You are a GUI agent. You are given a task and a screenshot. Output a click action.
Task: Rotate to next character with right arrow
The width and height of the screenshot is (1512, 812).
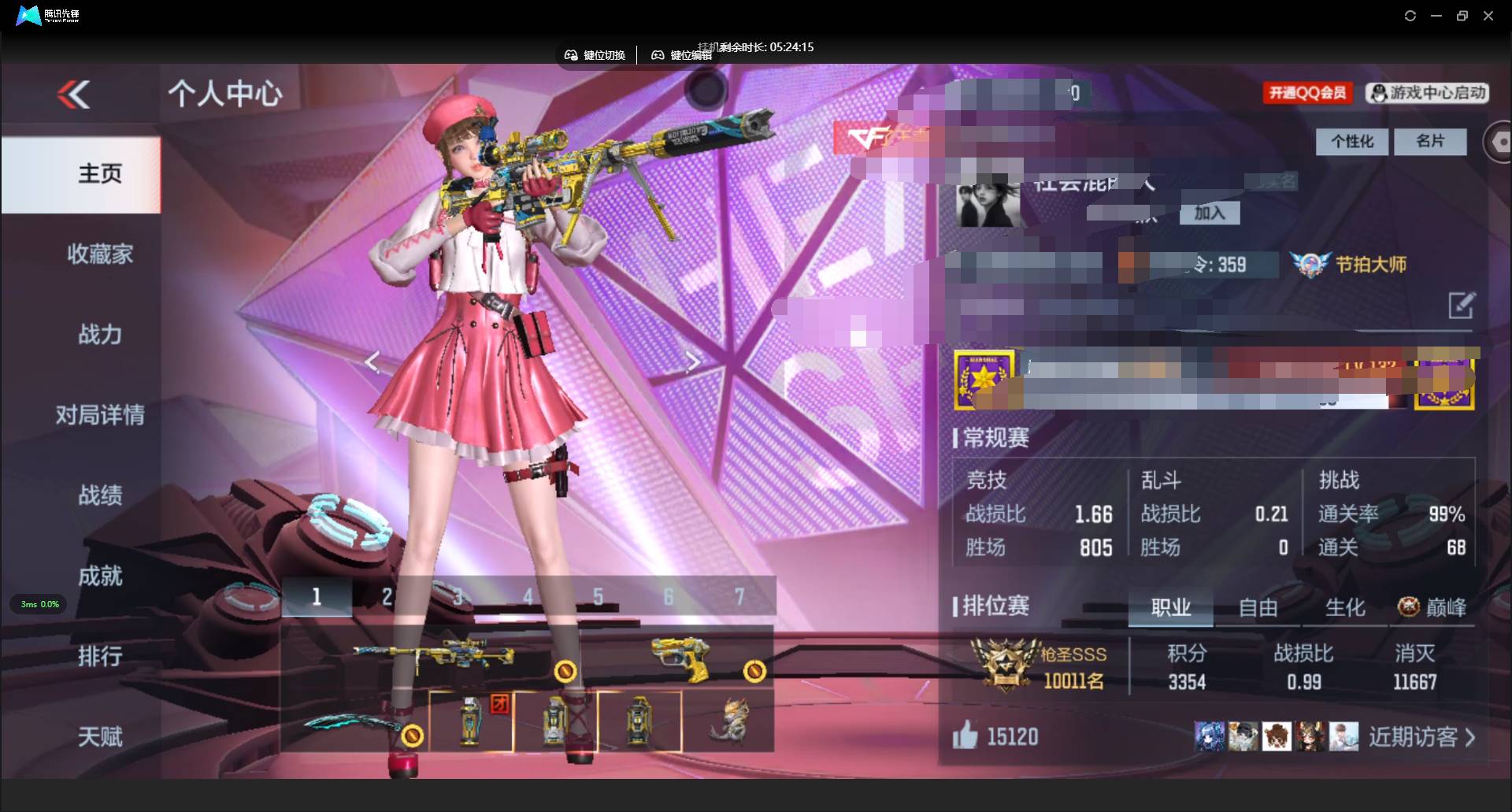(691, 362)
